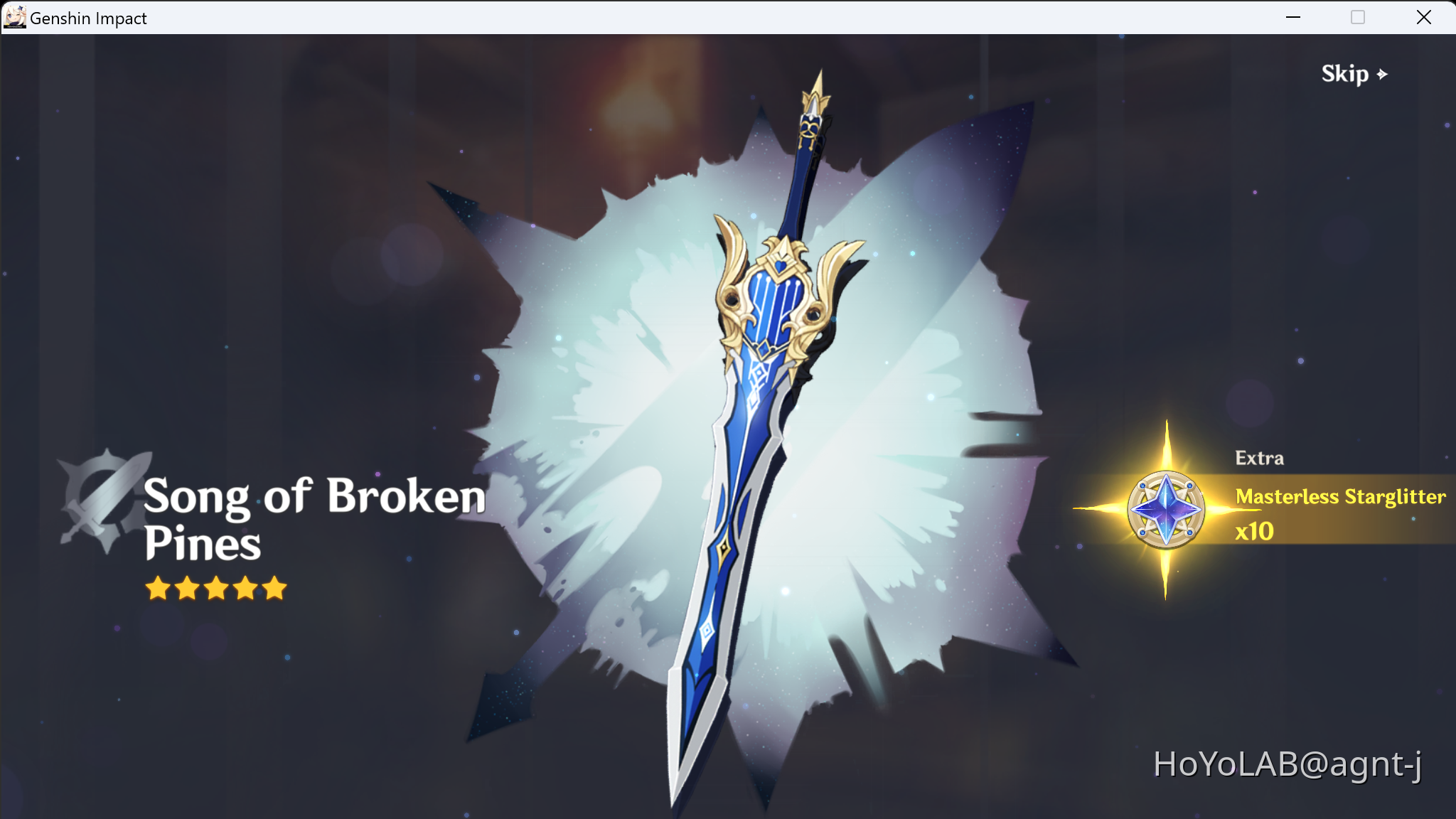Viewport: 1456px width, 819px height.
Task: Click the five-star rating row
Action: pos(216,588)
